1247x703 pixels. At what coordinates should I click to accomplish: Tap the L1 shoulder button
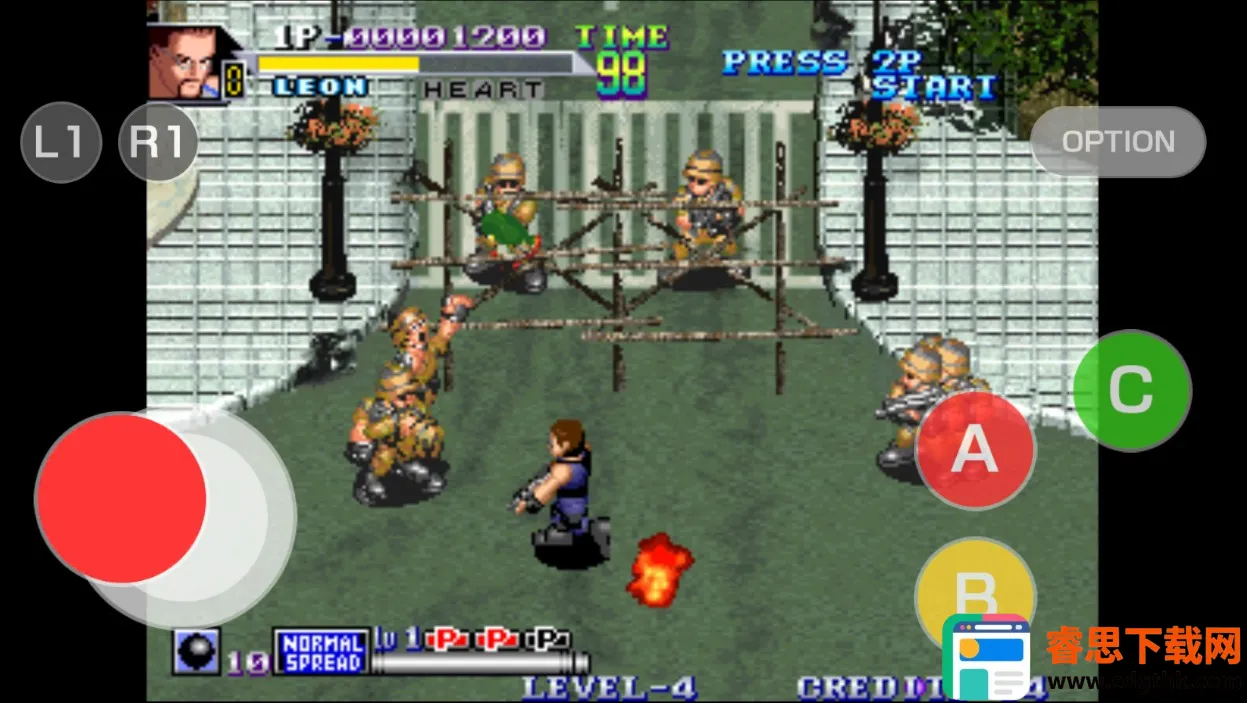tap(61, 142)
